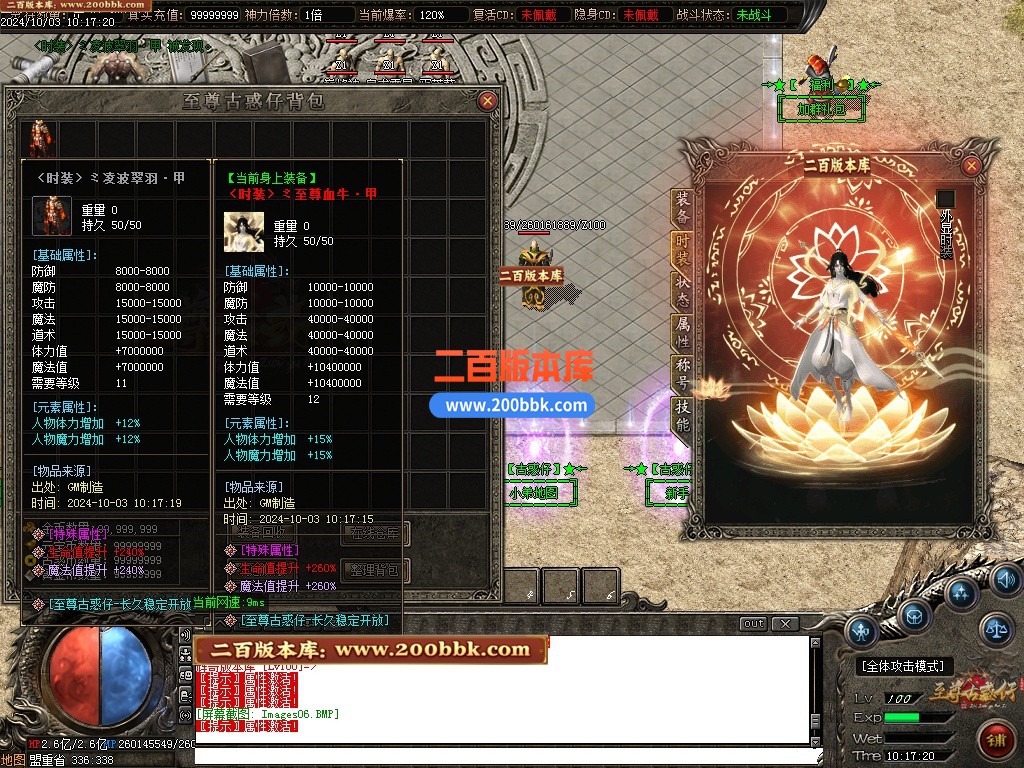
Task: Open the 在线仓库 online warehouse
Action: click(376, 534)
